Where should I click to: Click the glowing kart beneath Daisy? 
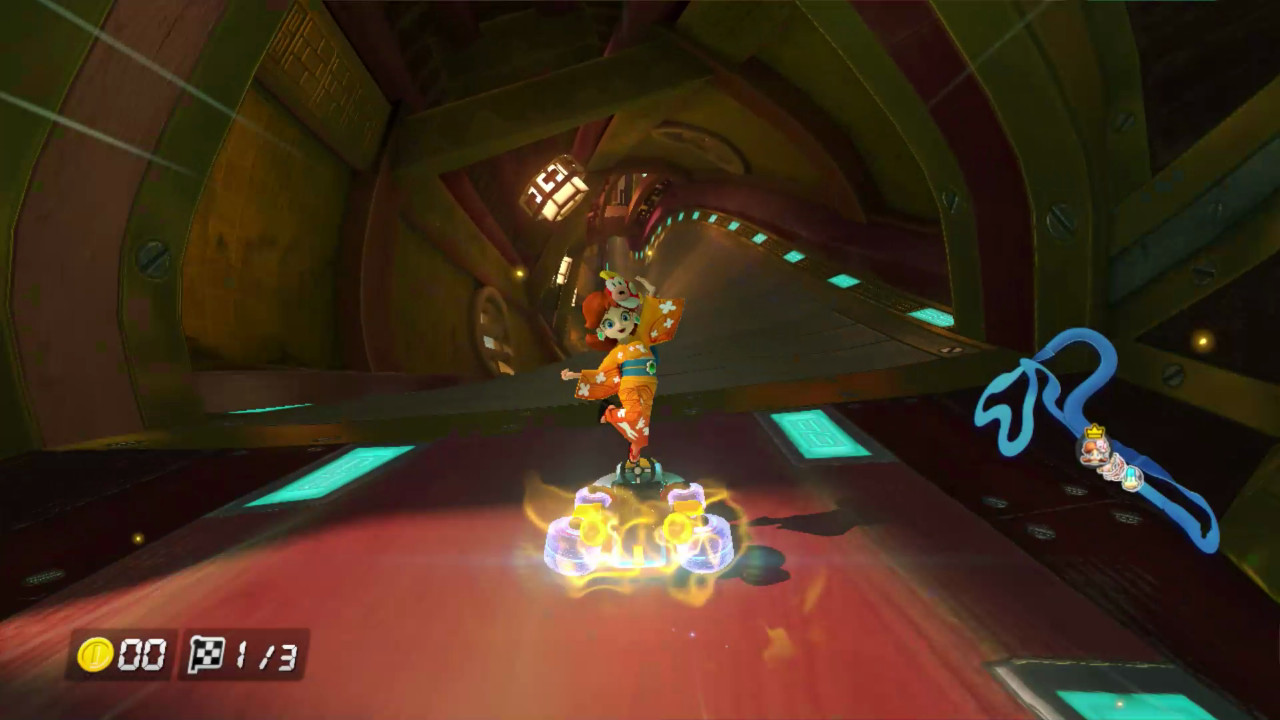[x=640, y=530]
